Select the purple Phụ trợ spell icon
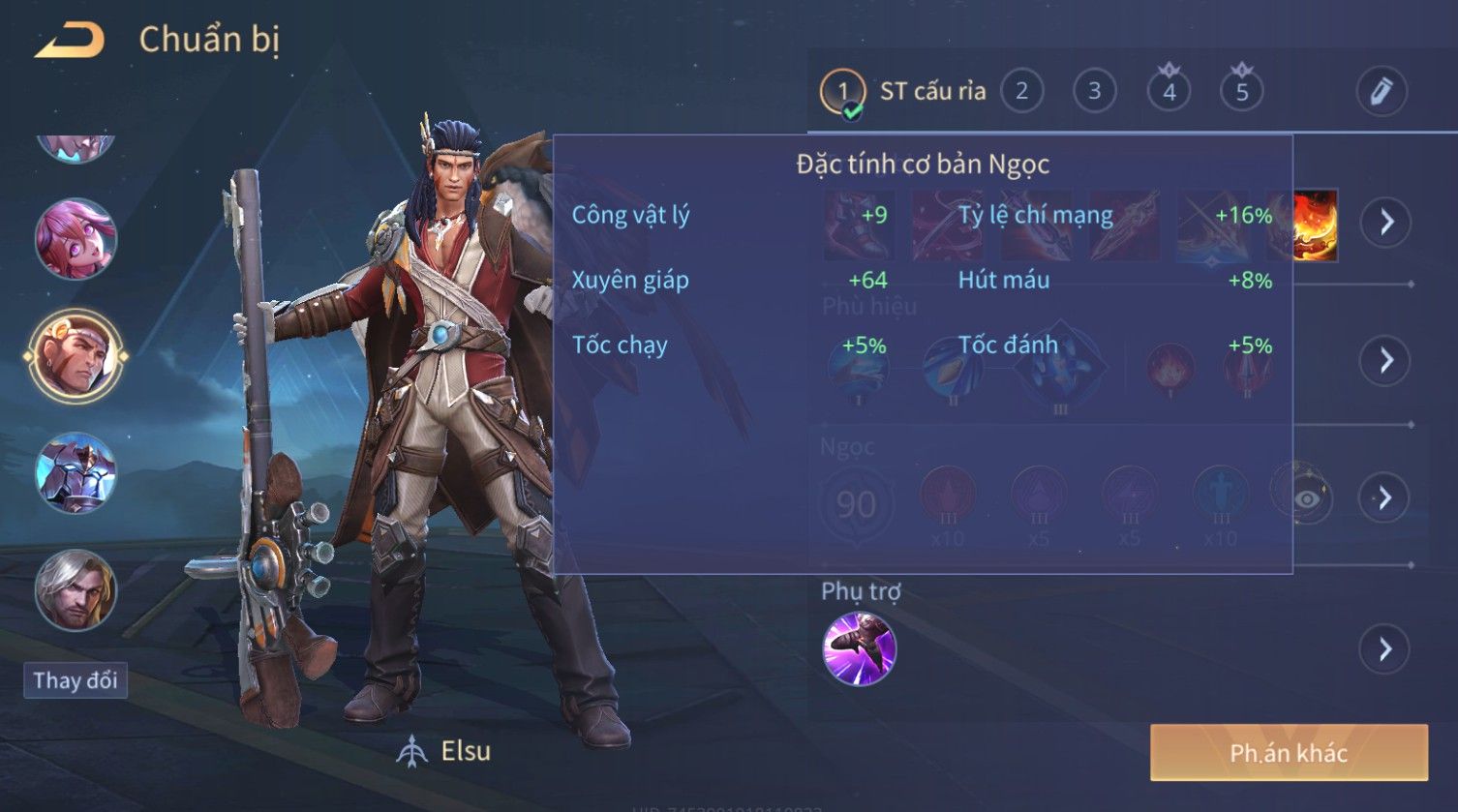 tap(859, 648)
